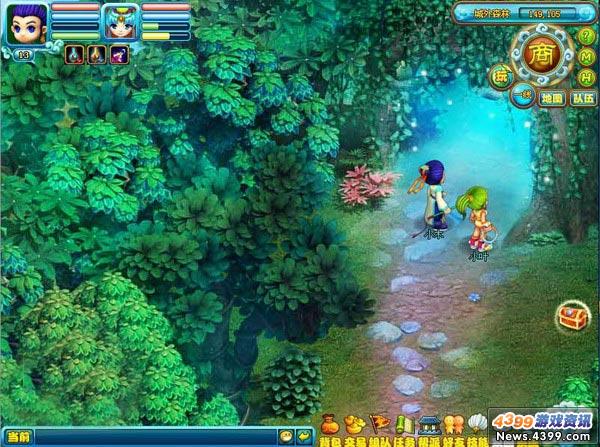Click the round green 玩 button

click(500, 74)
